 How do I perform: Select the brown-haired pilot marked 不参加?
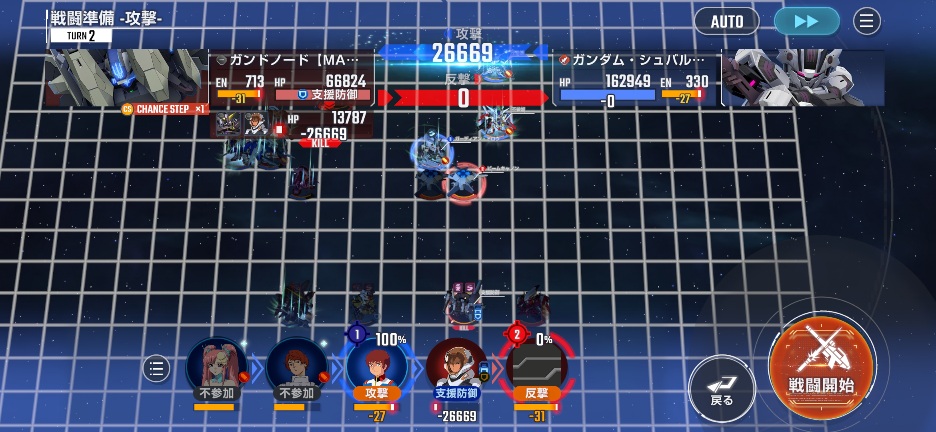[297, 368]
